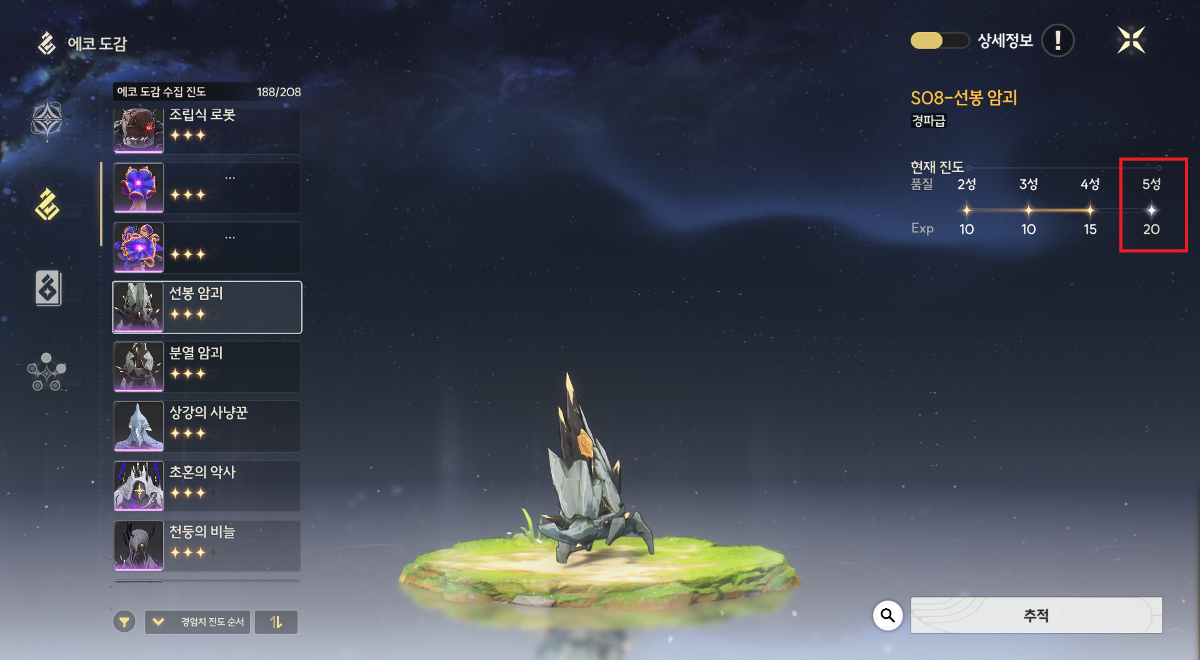Reverse sort order with the arrows button
1200x660 pixels.
coord(276,622)
